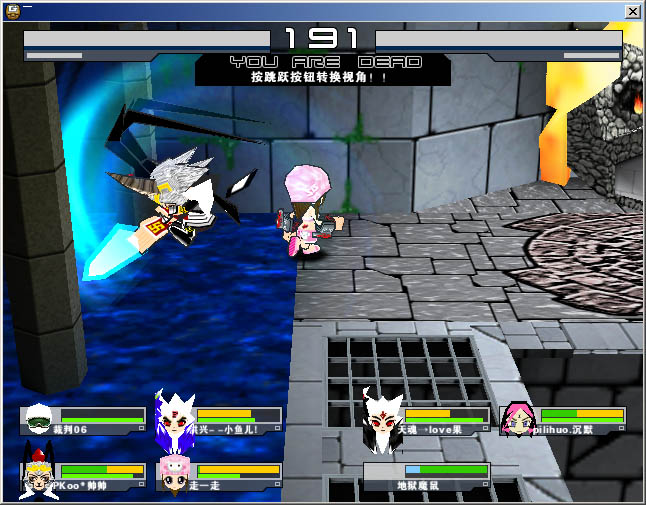Open the window icon system menu
The width and height of the screenshot is (646, 505).
click(11, 10)
